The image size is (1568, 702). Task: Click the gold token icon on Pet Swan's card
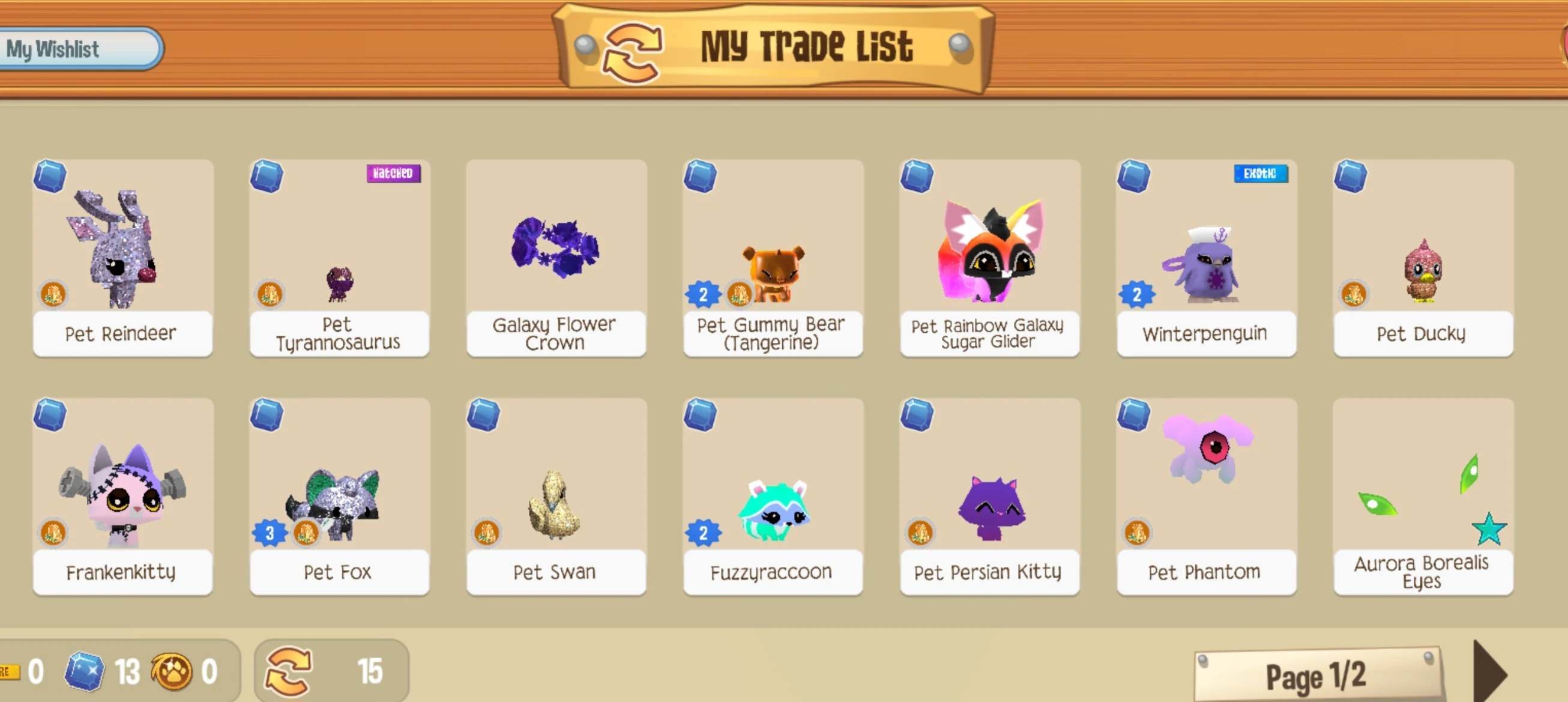click(x=487, y=531)
